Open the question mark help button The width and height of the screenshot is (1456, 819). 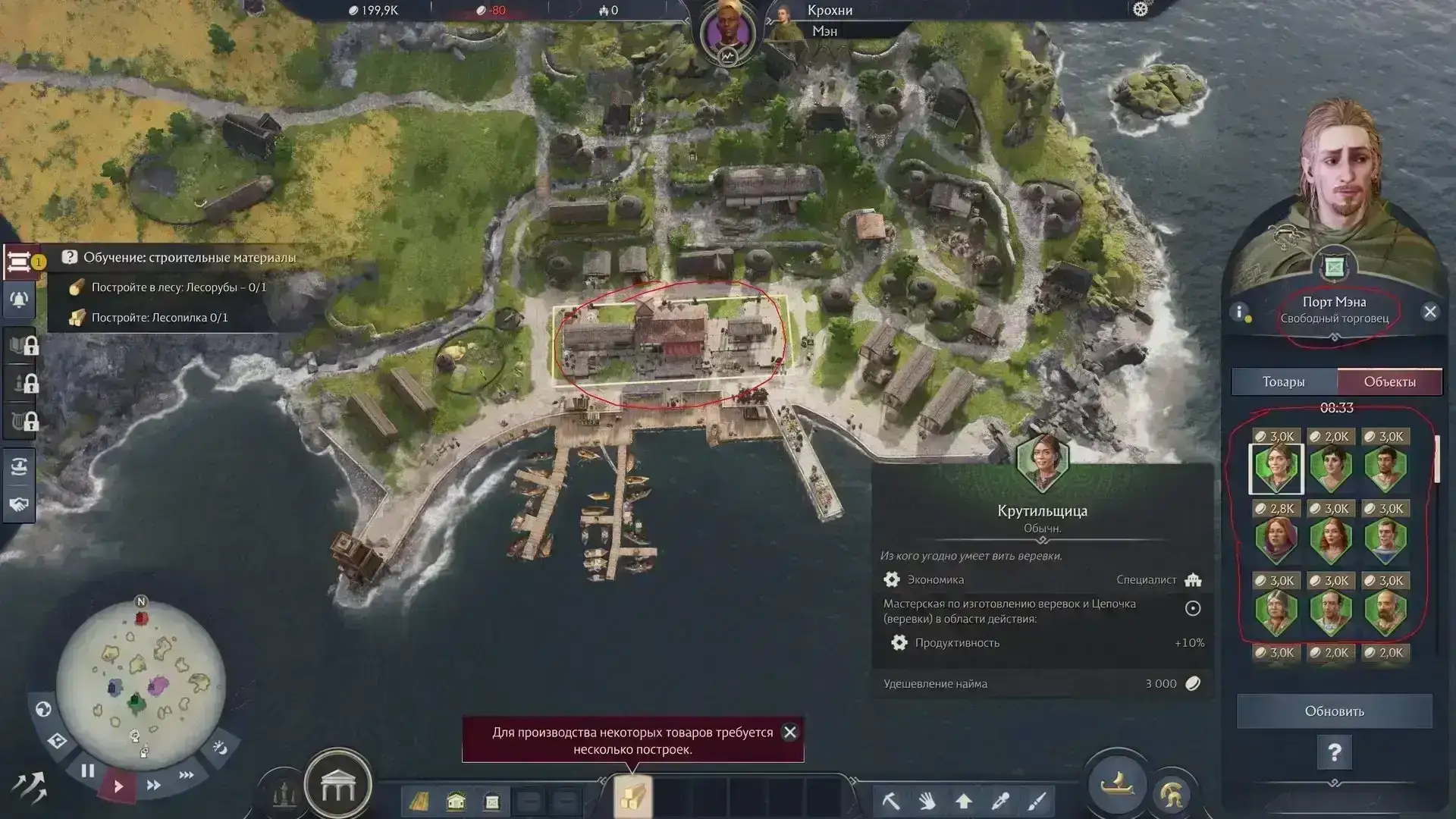coord(1334,753)
